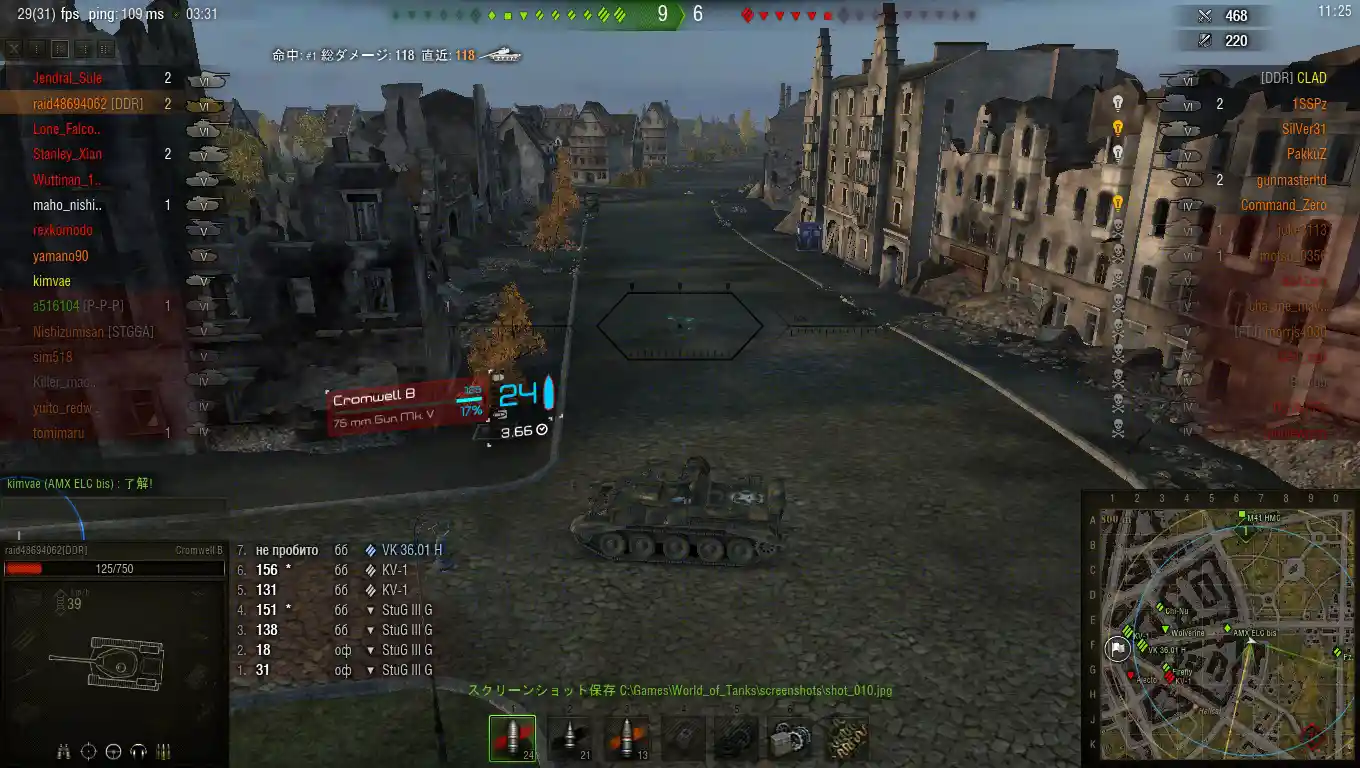This screenshot has width=1360, height=768.
Task: Select Command_Zero in the enemy roster
Action: [1283, 205]
